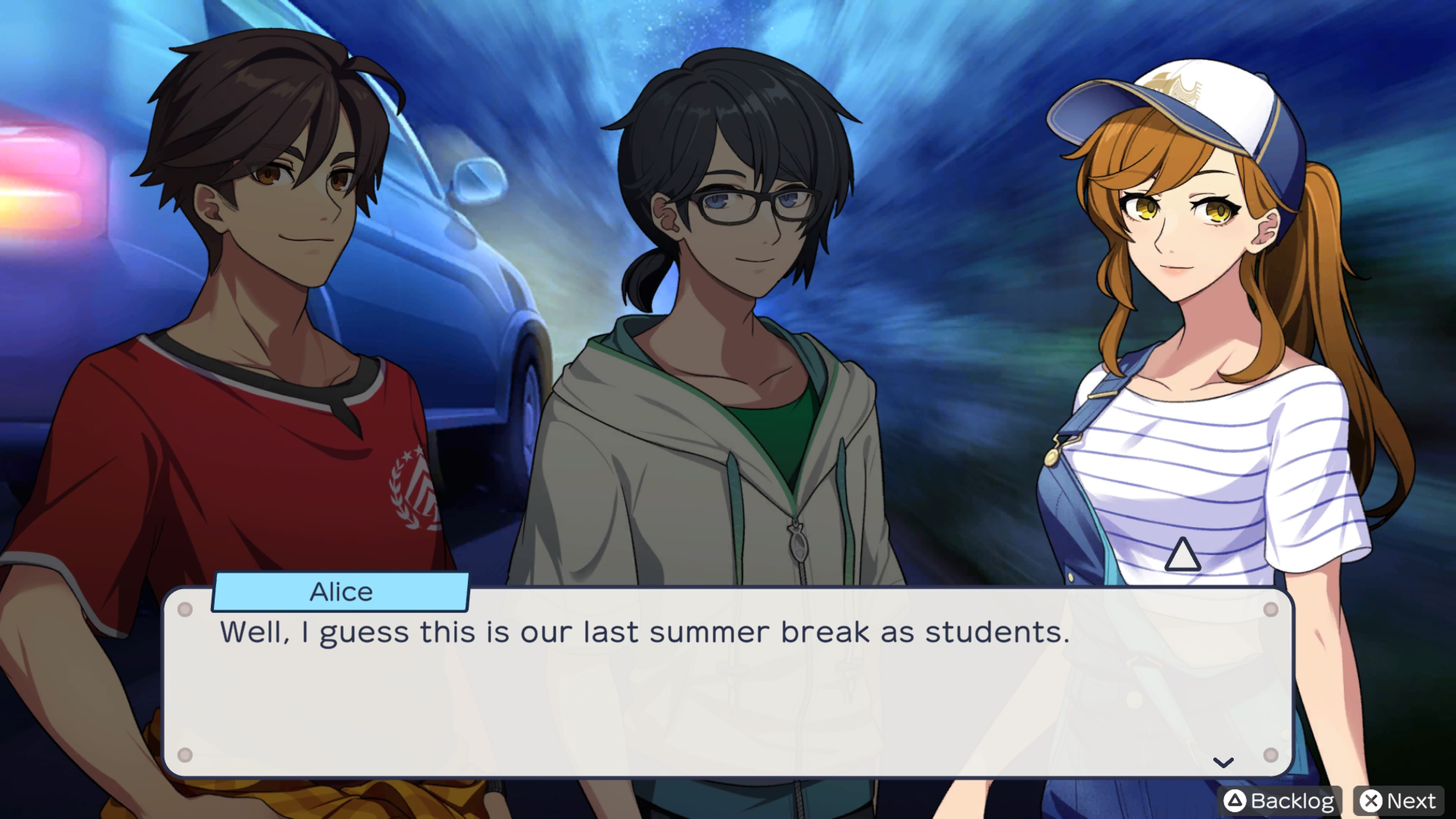Click the dialogue continue arrow
This screenshot has height=819, width=1456.
coord(1223,763)
